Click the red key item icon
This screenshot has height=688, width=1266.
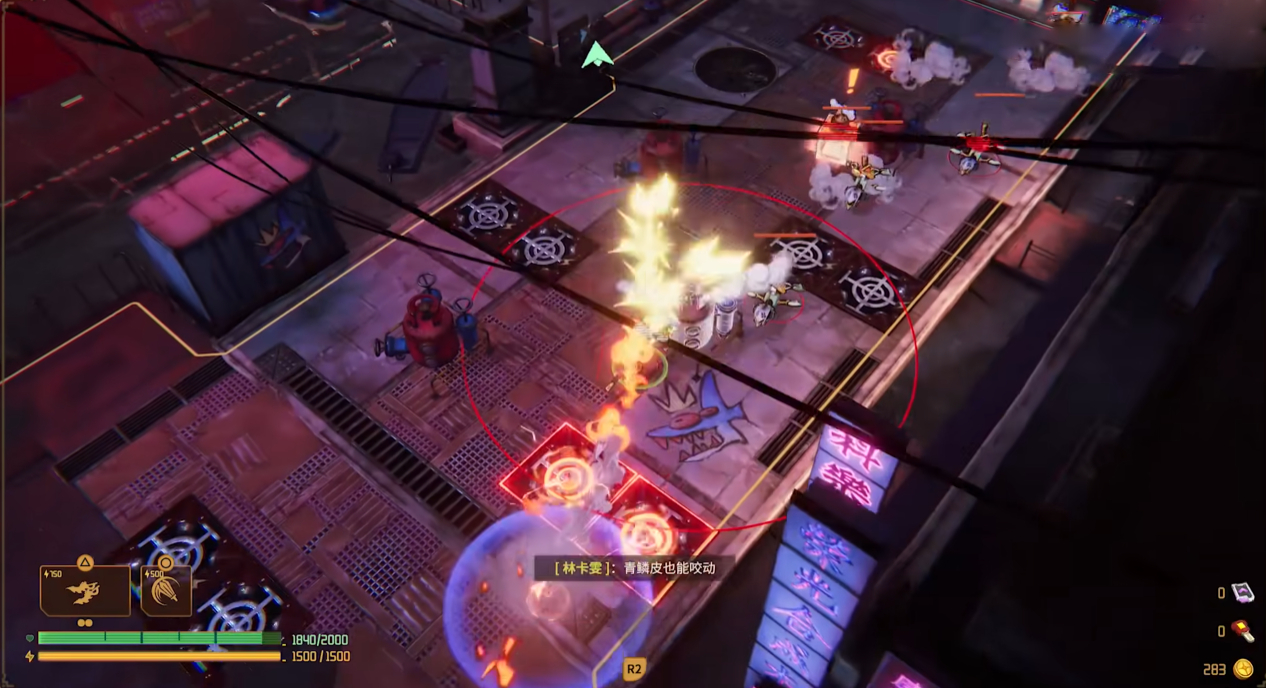1242,630
